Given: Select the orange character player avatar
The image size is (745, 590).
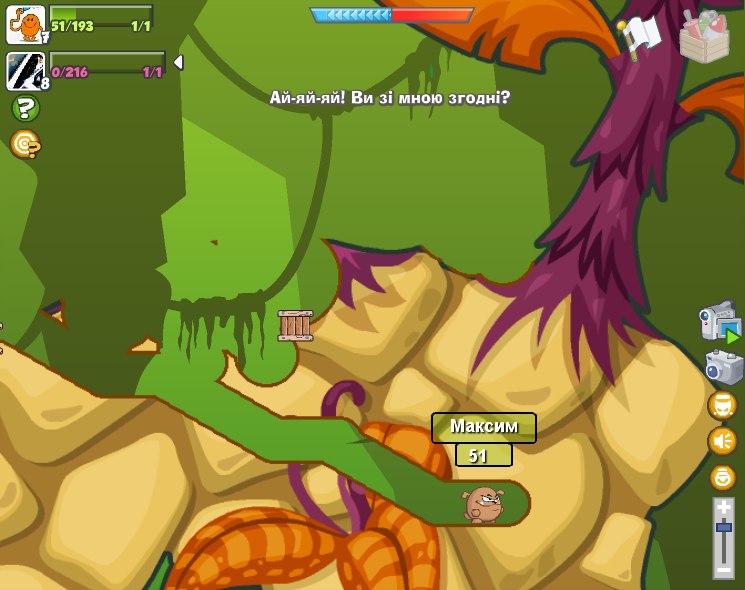Looking at the screenshot, I should point(26,24).
